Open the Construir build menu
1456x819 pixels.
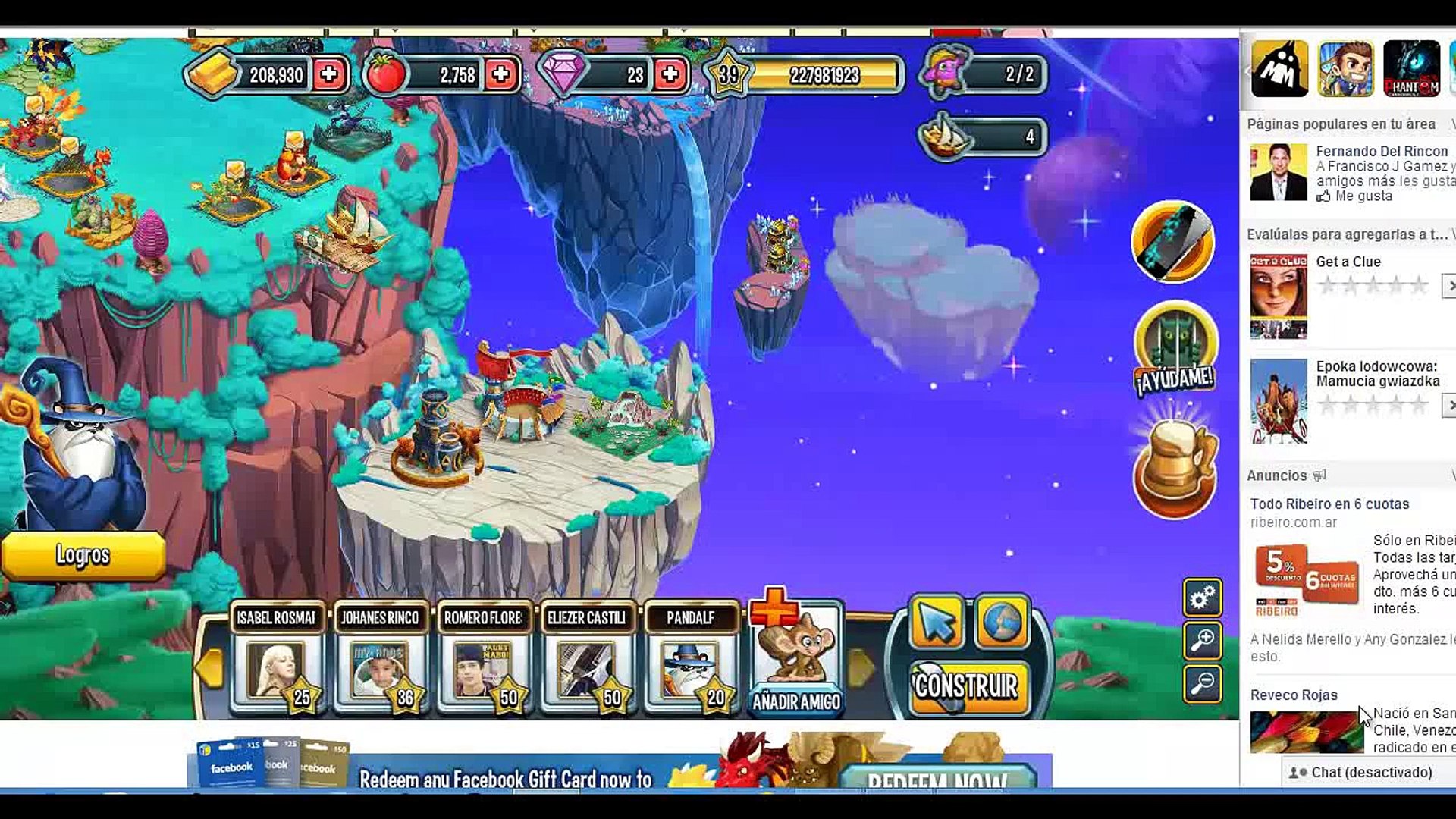point(967,687)
